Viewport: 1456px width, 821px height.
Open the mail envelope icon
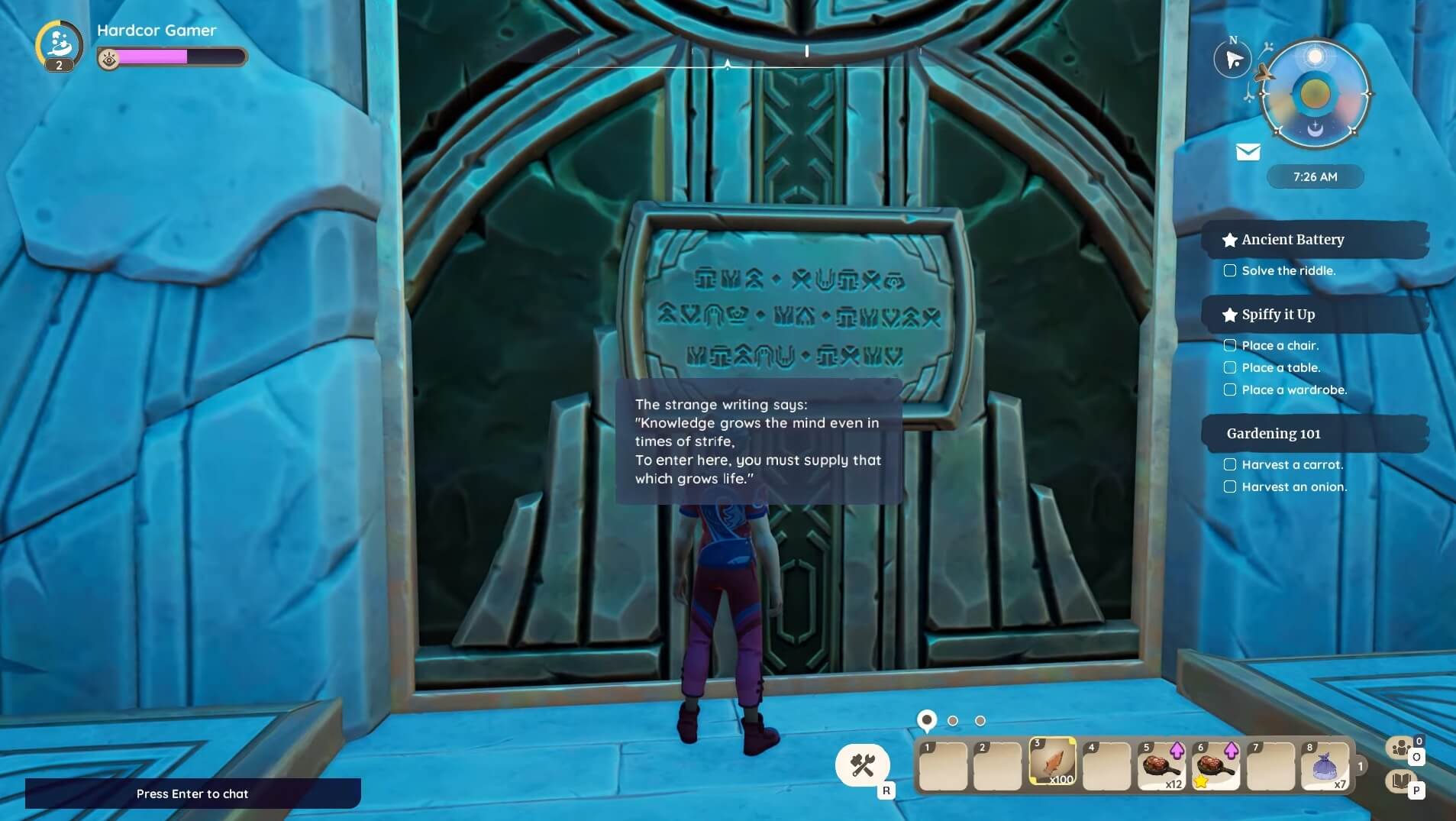coord(1248,153)
